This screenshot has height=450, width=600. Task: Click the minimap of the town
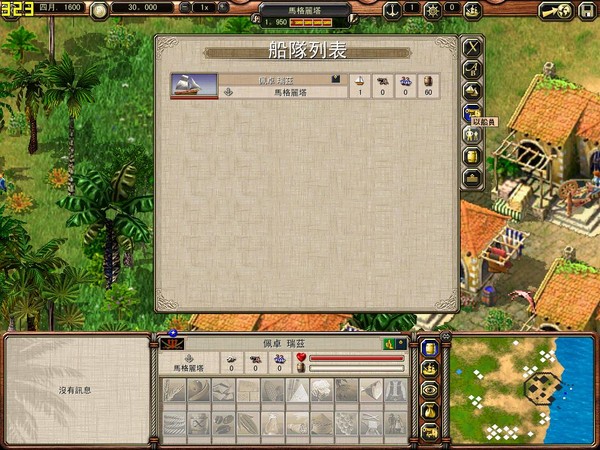(x=522, y=390)
